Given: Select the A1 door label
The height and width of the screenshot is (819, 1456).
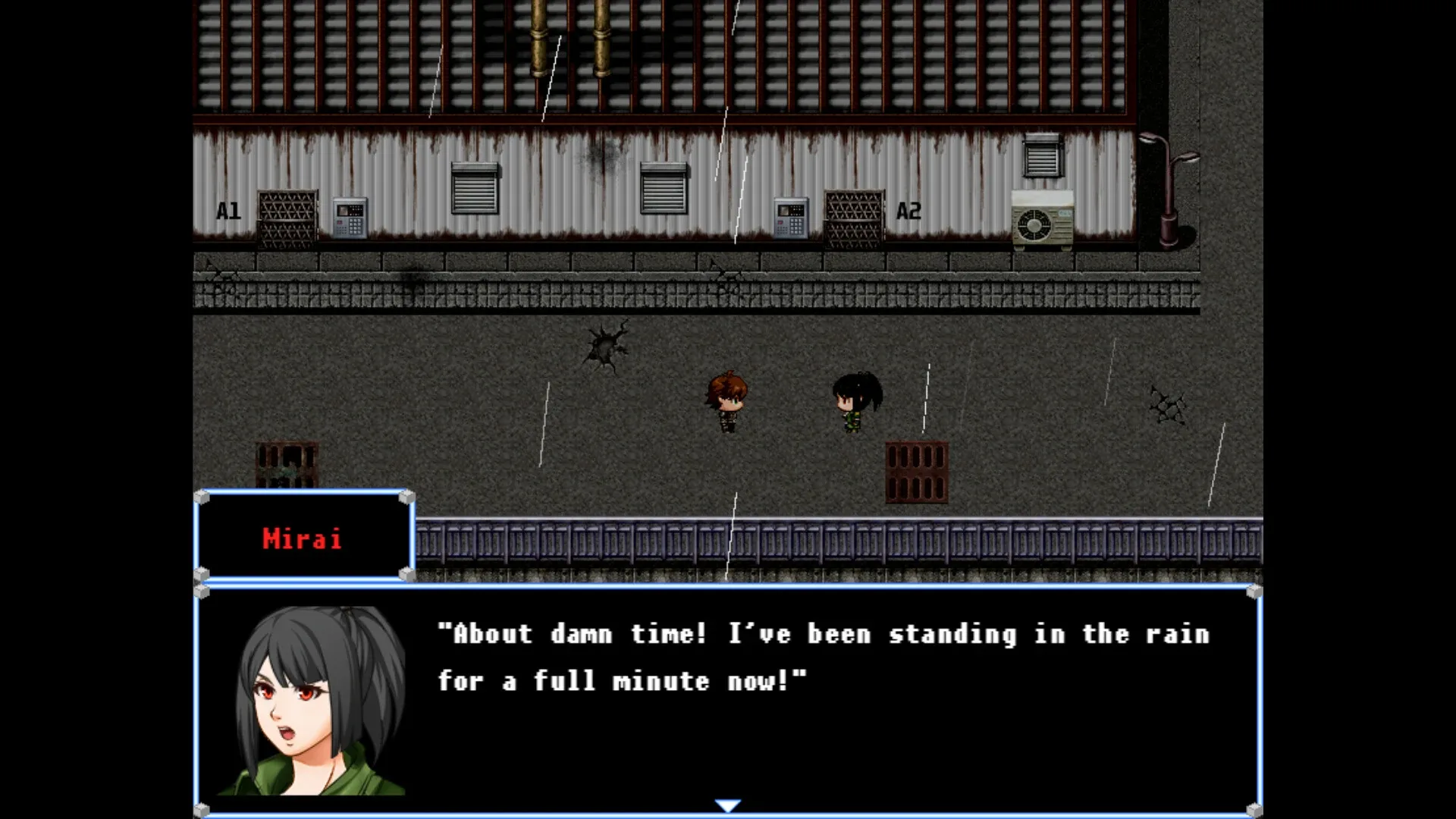Looking at the screenshot, I should tap(227, 212).
